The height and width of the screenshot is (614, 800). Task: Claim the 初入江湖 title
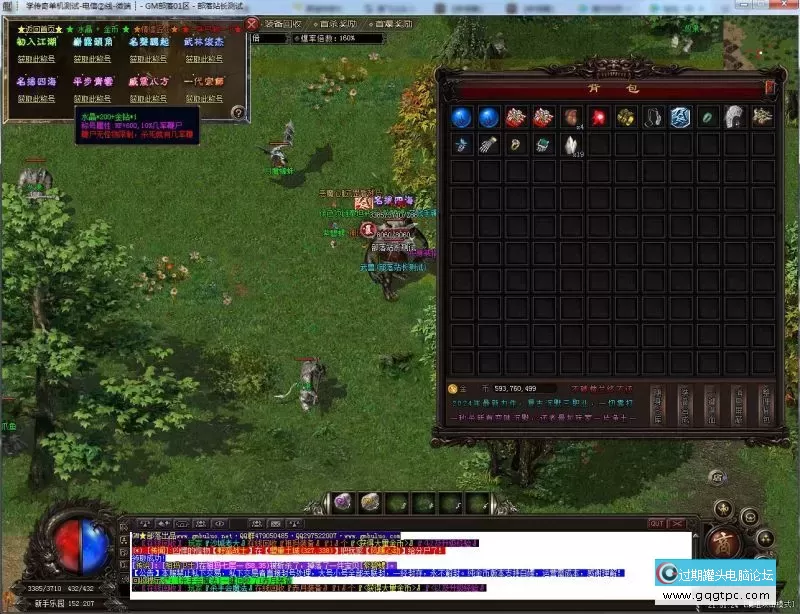tap(36, 58)
